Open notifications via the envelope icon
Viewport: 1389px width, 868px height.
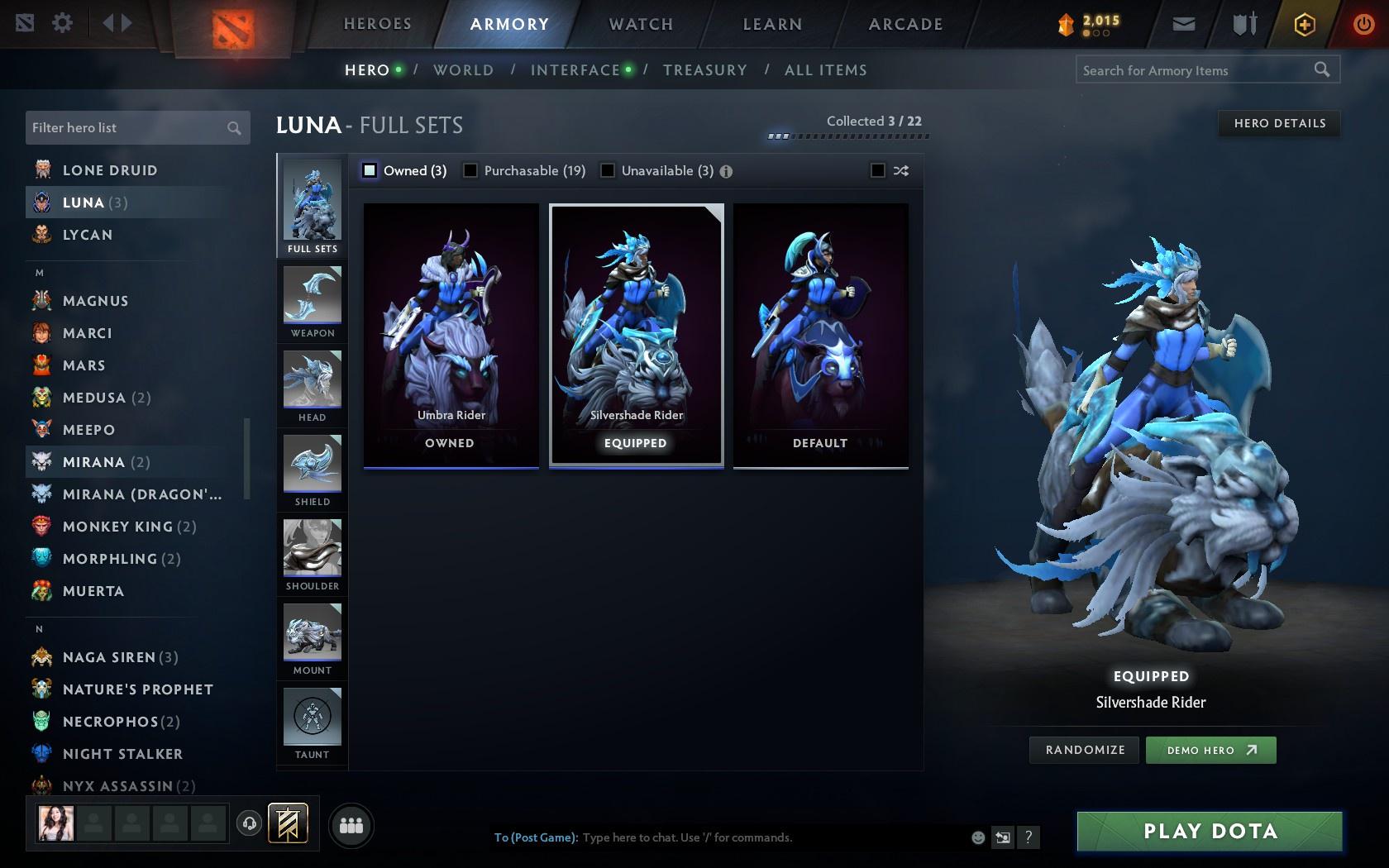1183,24
